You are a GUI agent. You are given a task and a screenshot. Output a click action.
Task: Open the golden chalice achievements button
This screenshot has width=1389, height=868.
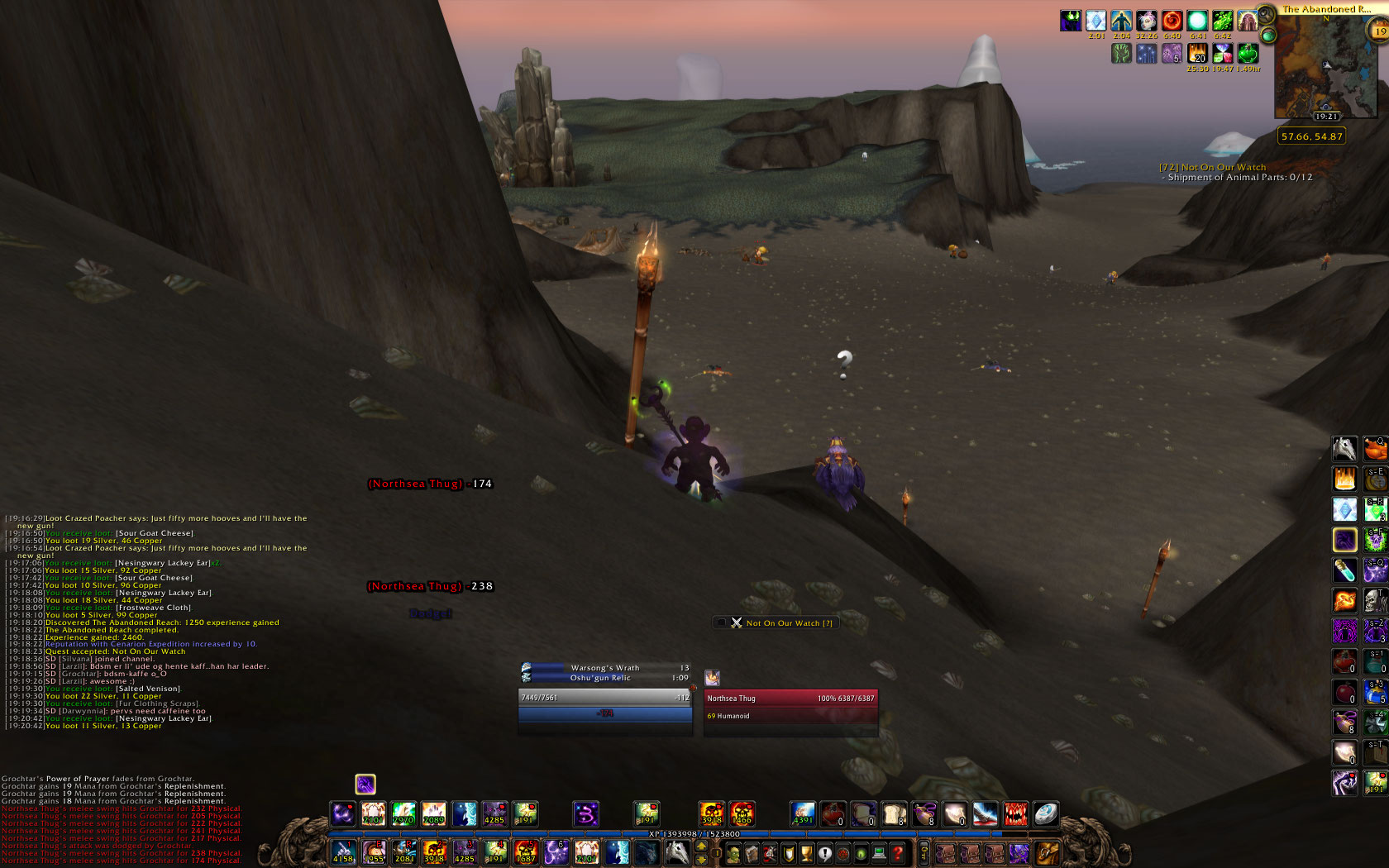click(x=806, y=854)
